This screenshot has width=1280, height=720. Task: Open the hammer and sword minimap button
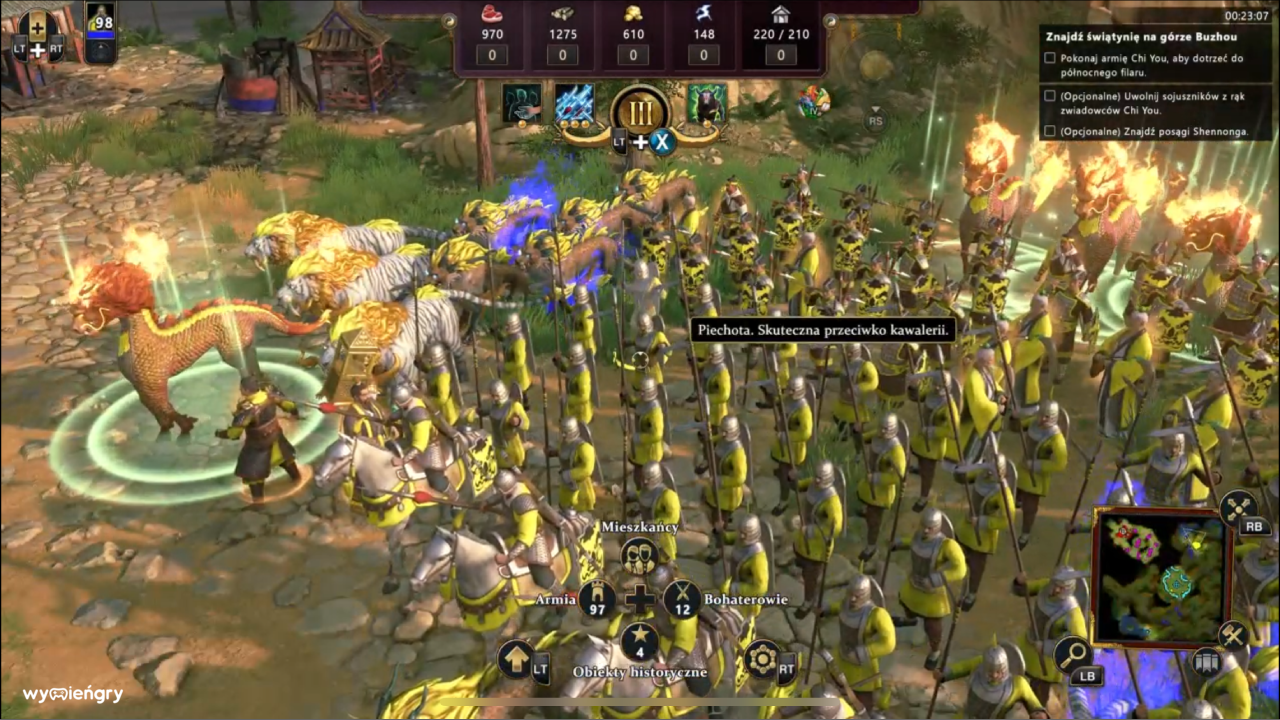point(1234,635)
